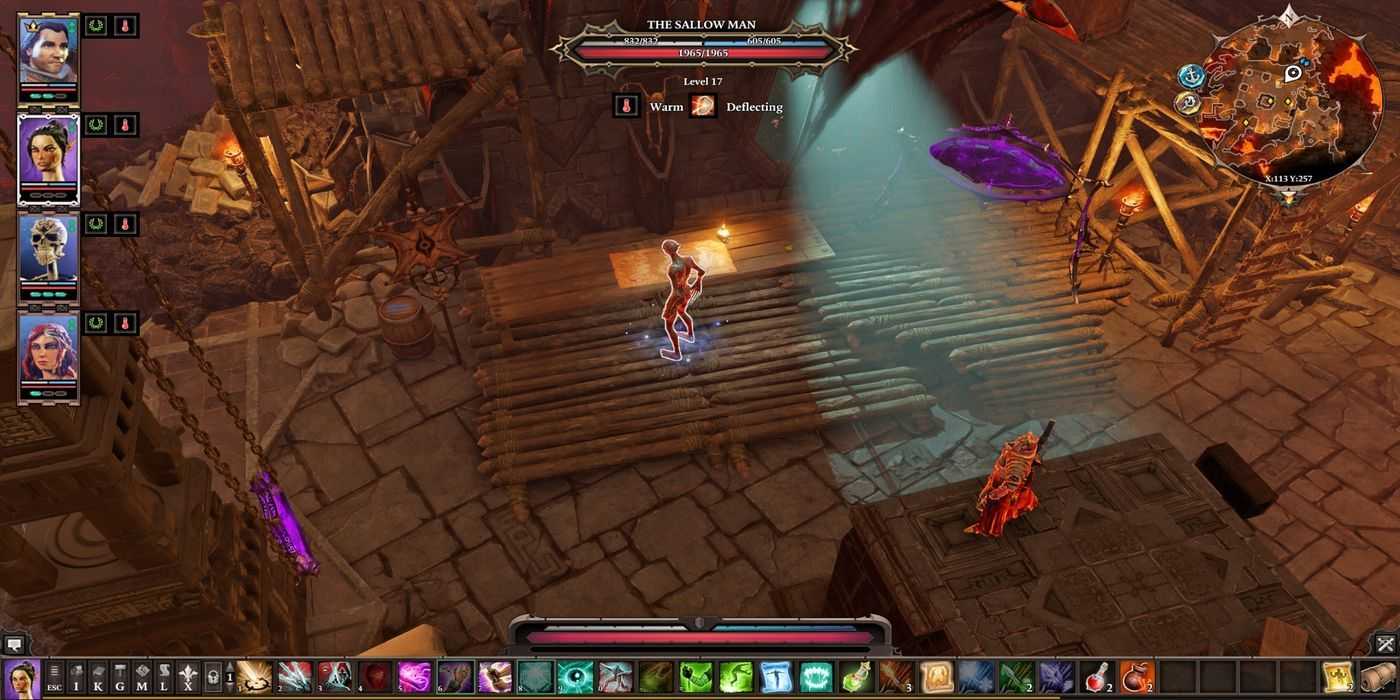
Task: Activate the teal eye skill
Action: [x=575, y=677]
